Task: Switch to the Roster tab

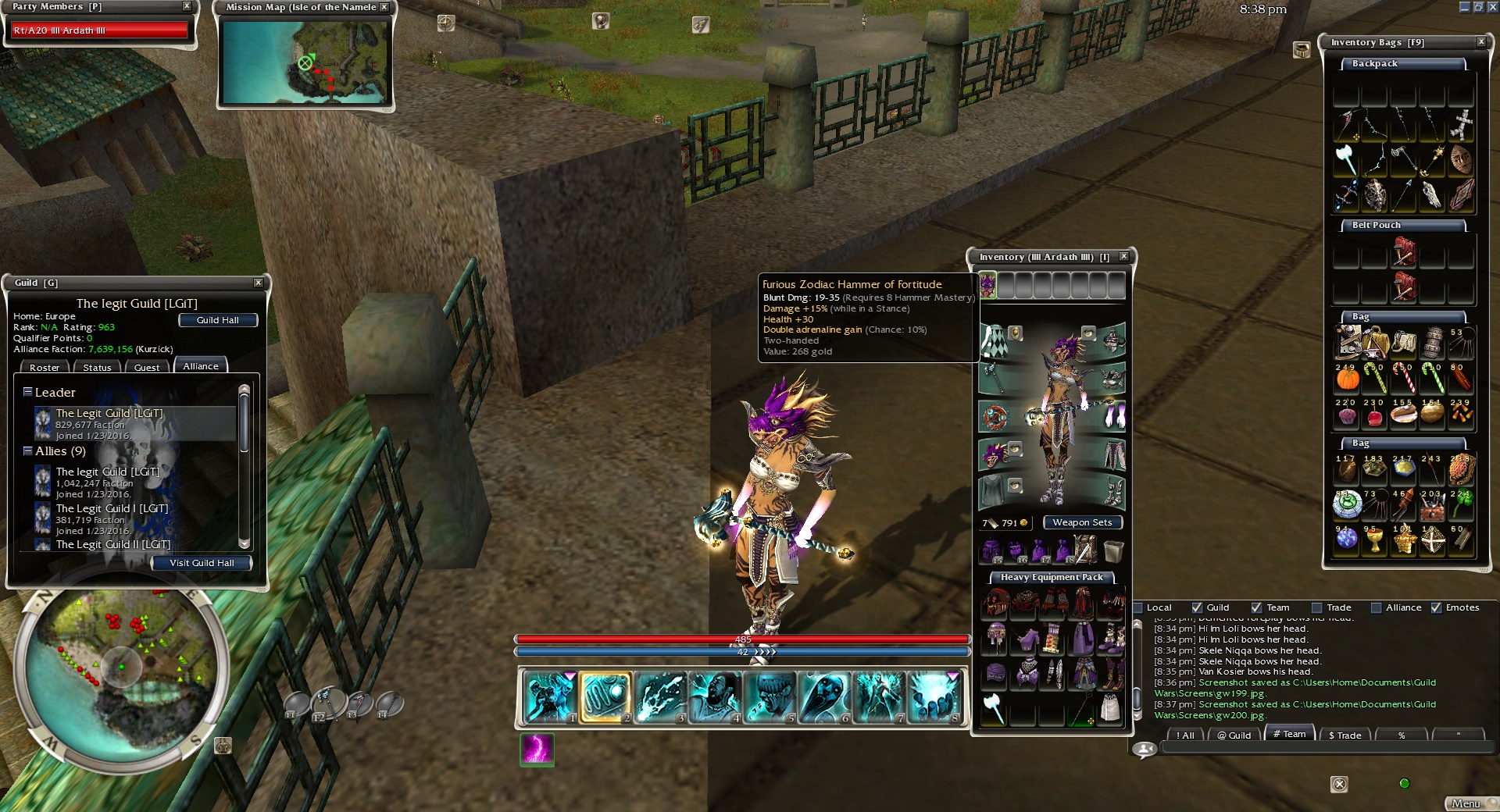Action: pyautogui.click(x=45, y=368)
